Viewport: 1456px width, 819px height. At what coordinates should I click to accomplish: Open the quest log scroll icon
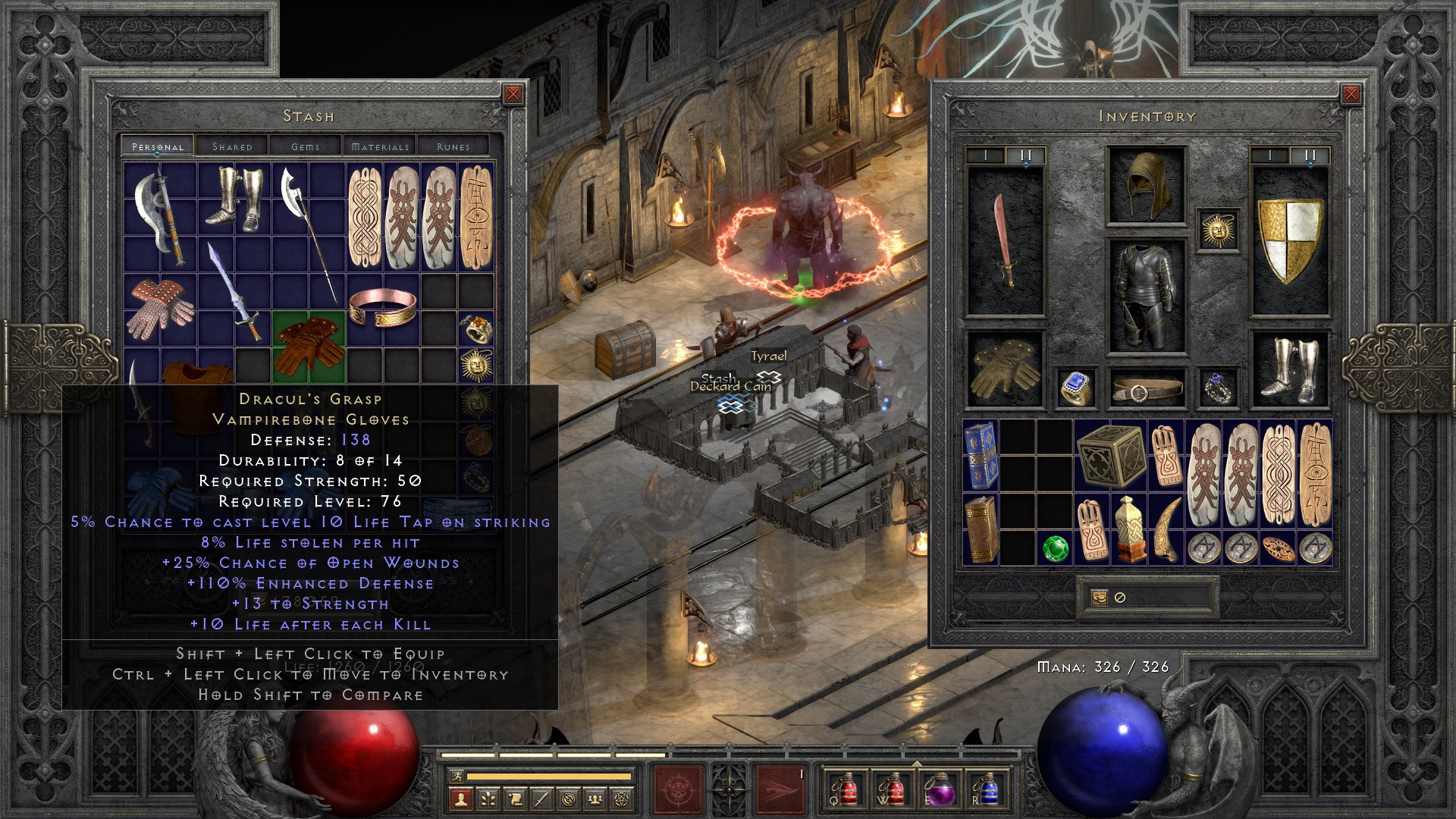point(516,800)
